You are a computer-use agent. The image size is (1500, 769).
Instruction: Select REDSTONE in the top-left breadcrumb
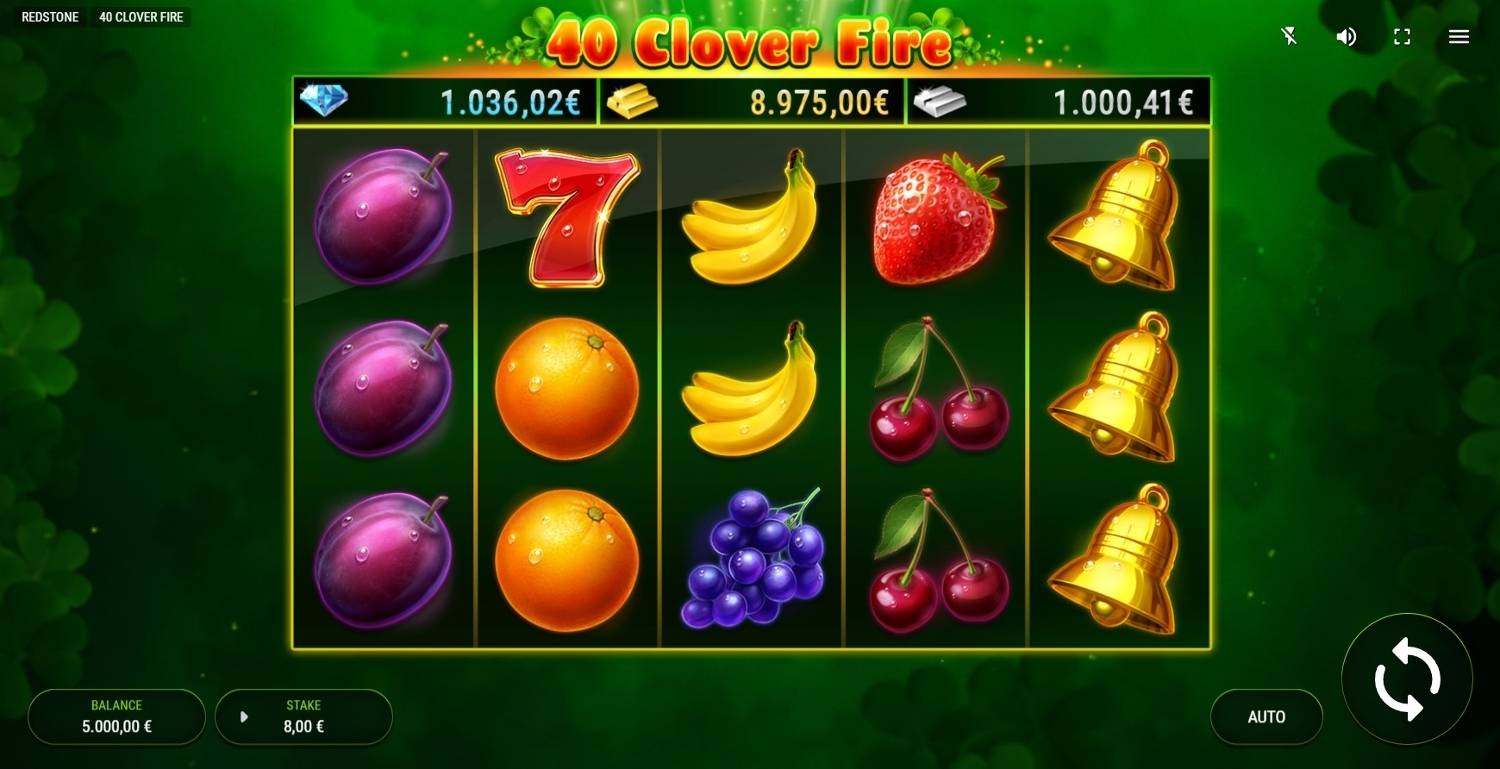point(49,16)
